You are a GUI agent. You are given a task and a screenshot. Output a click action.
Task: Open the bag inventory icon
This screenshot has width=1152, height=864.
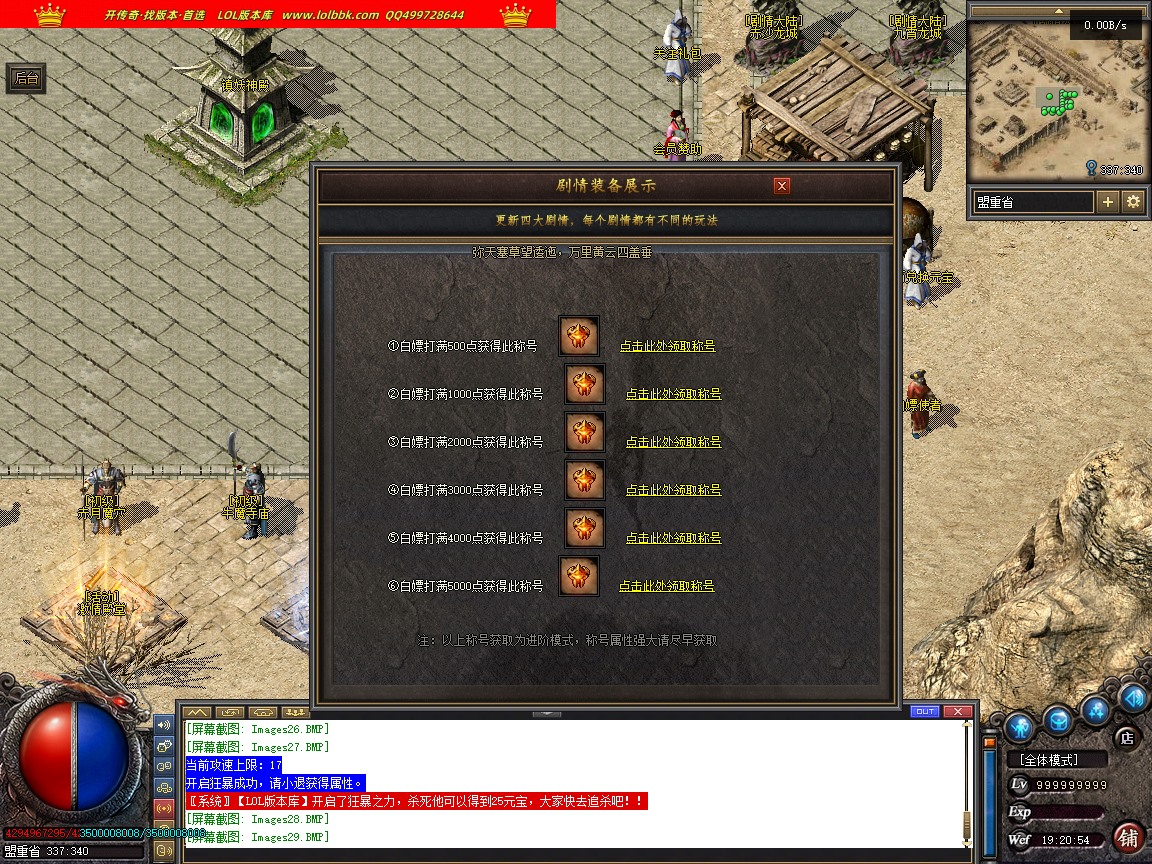point(1058,719)
